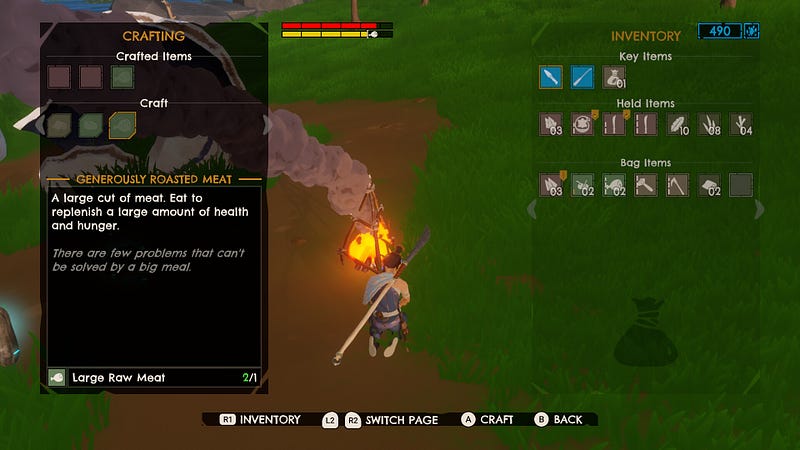The height and width of the screenshot is (450, 800).
Task: Select the grass stack of 08
Action: click(709, 124)
